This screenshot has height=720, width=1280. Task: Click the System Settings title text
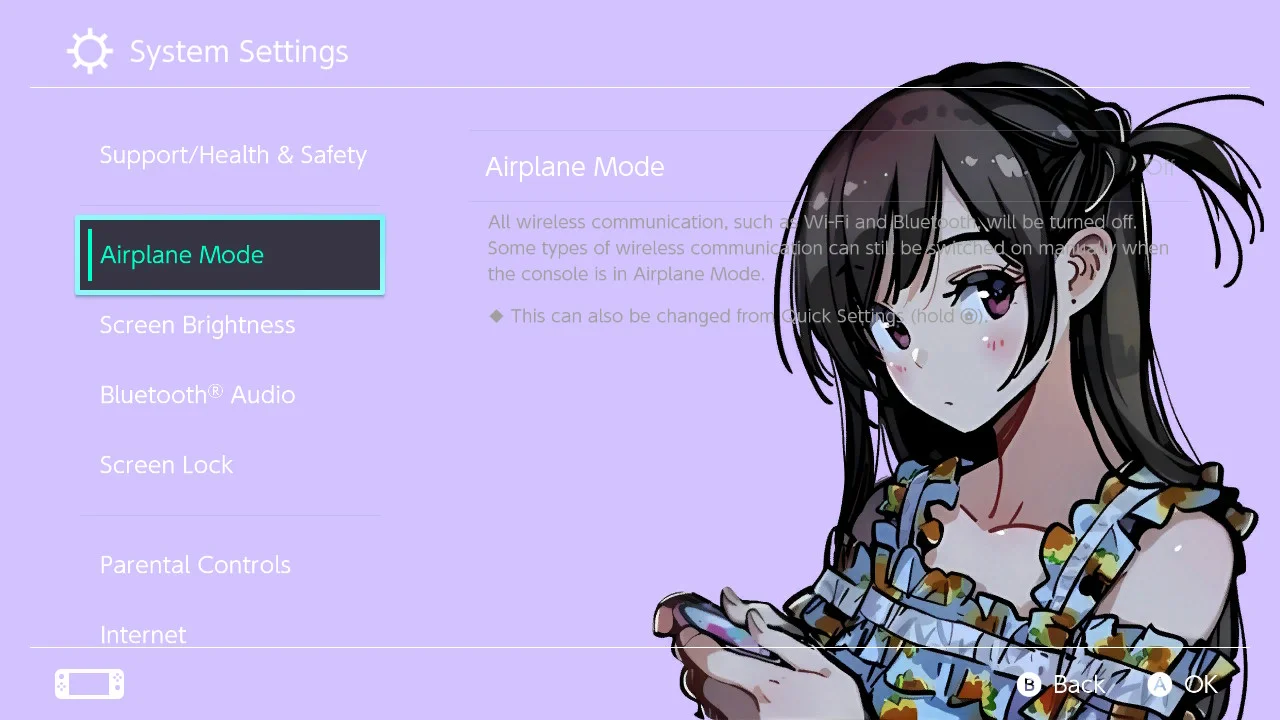[x=238, y=50]
